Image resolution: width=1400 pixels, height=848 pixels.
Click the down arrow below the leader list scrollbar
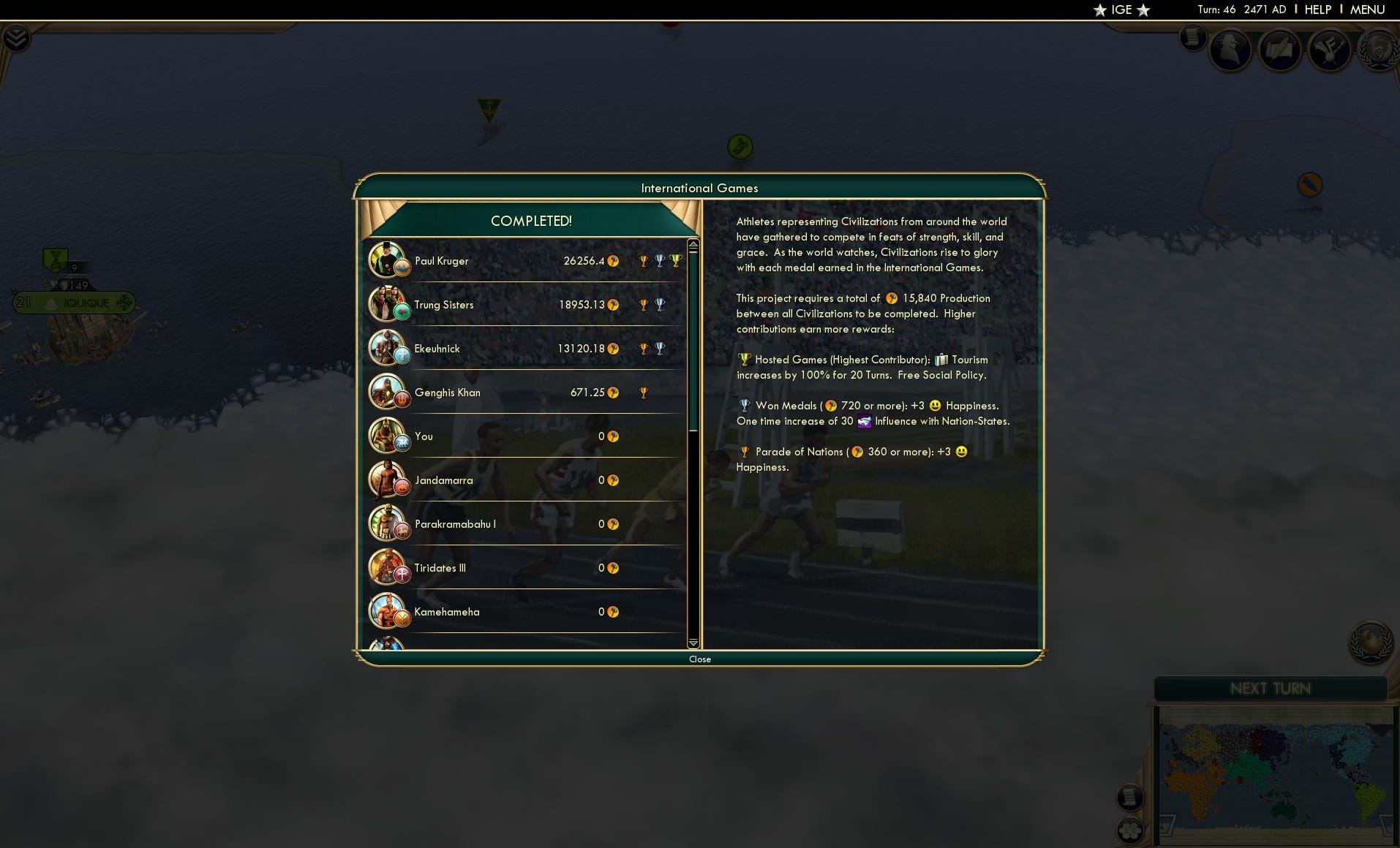[x=692, y=642]
